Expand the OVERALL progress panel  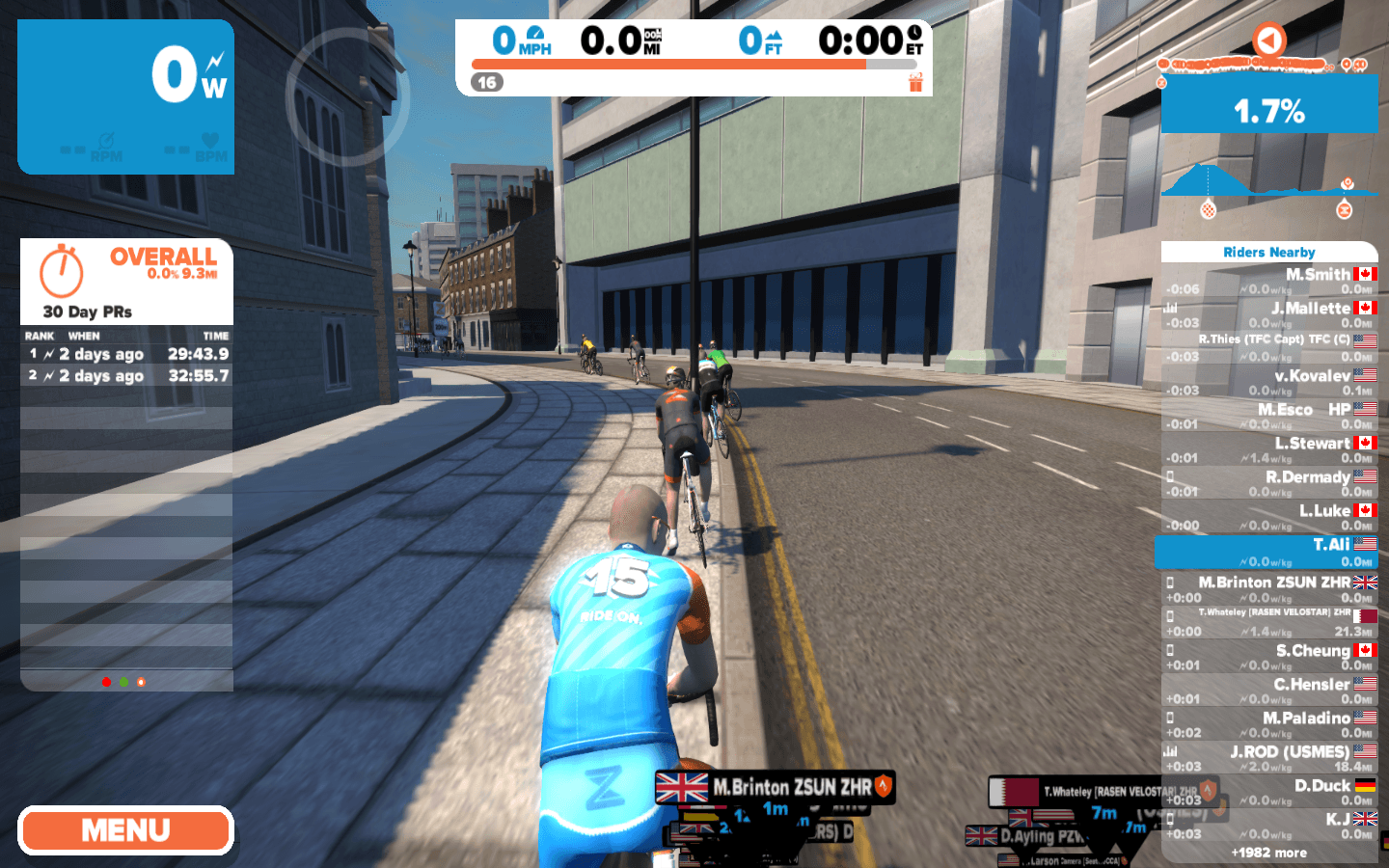(163, 258)
